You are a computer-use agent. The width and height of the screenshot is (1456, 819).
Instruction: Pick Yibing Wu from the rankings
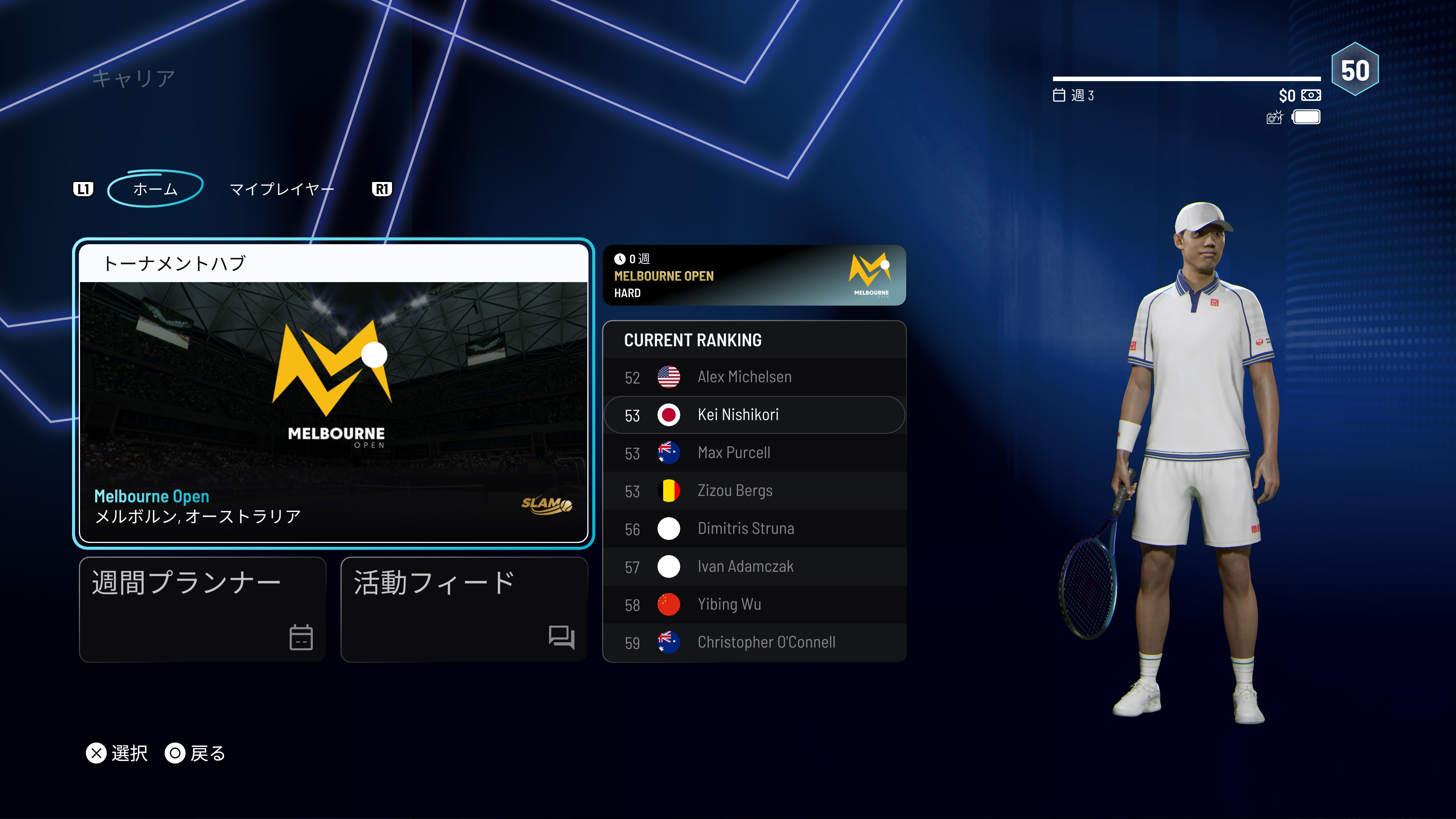coord(754,604)
